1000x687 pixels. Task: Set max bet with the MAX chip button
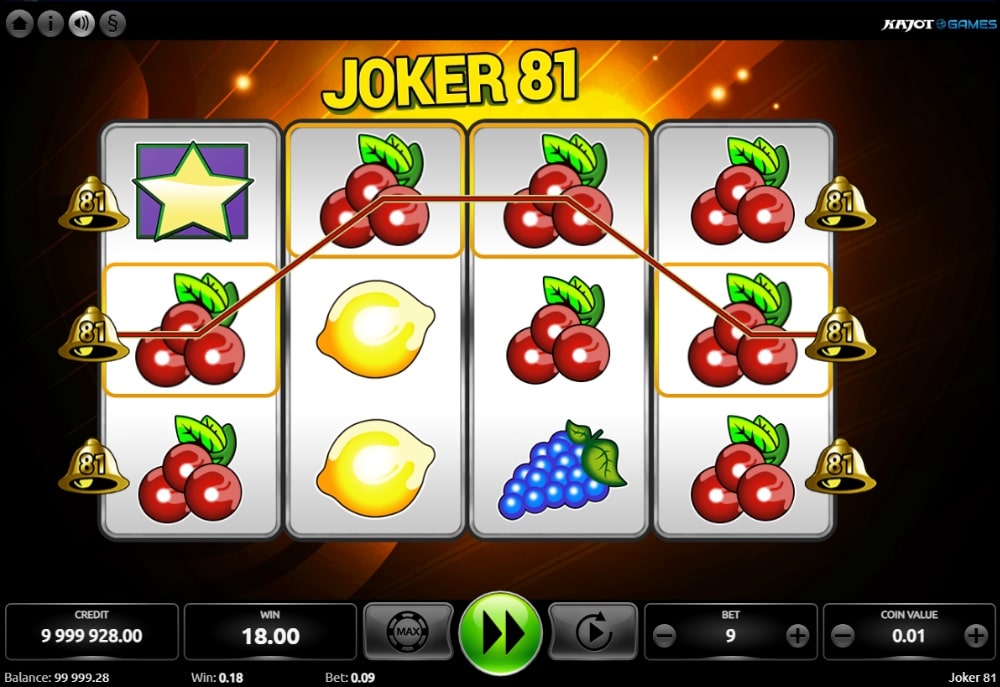click(407, 632)
